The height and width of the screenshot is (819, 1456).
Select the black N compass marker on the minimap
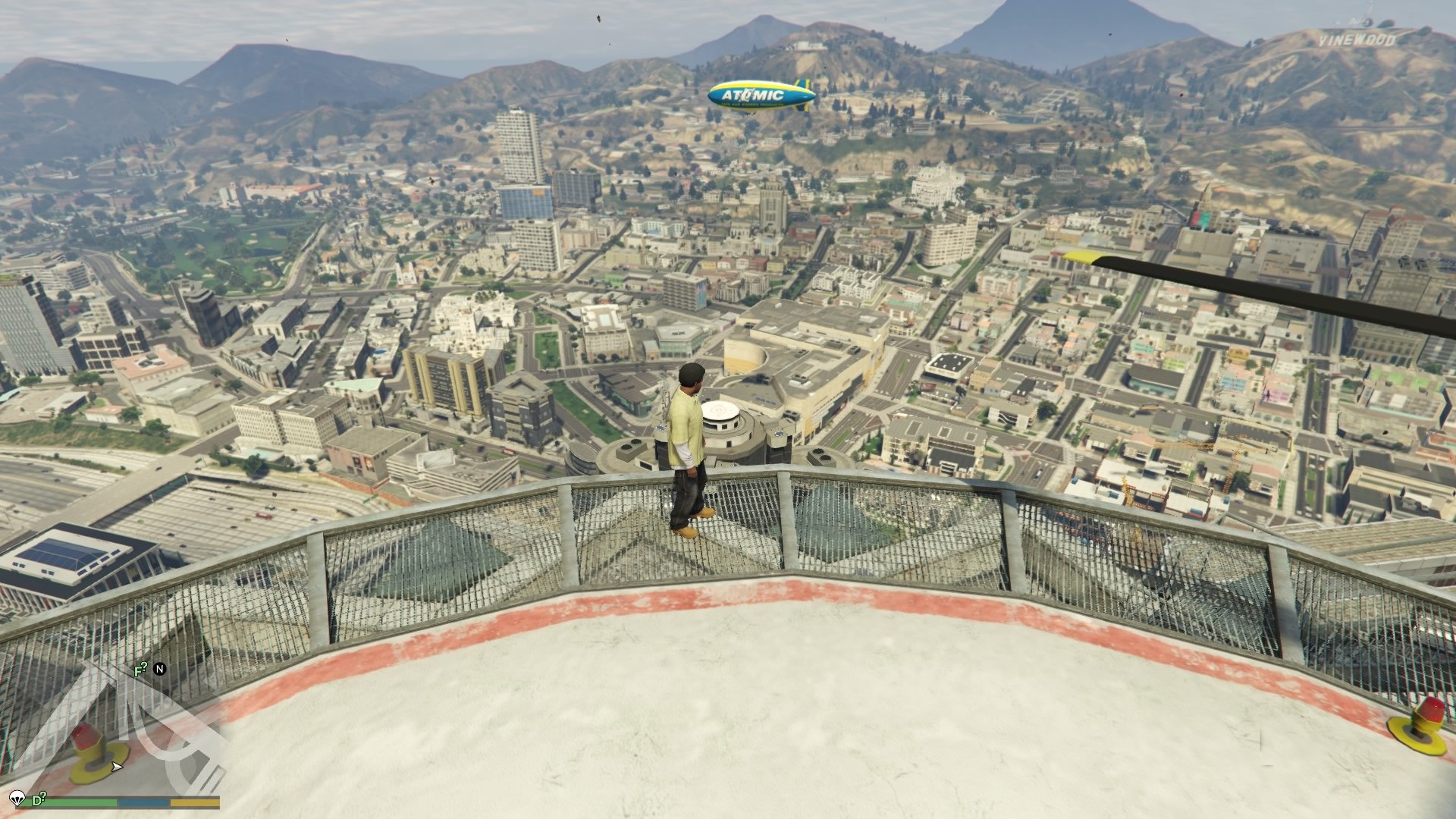coord(159,669)
